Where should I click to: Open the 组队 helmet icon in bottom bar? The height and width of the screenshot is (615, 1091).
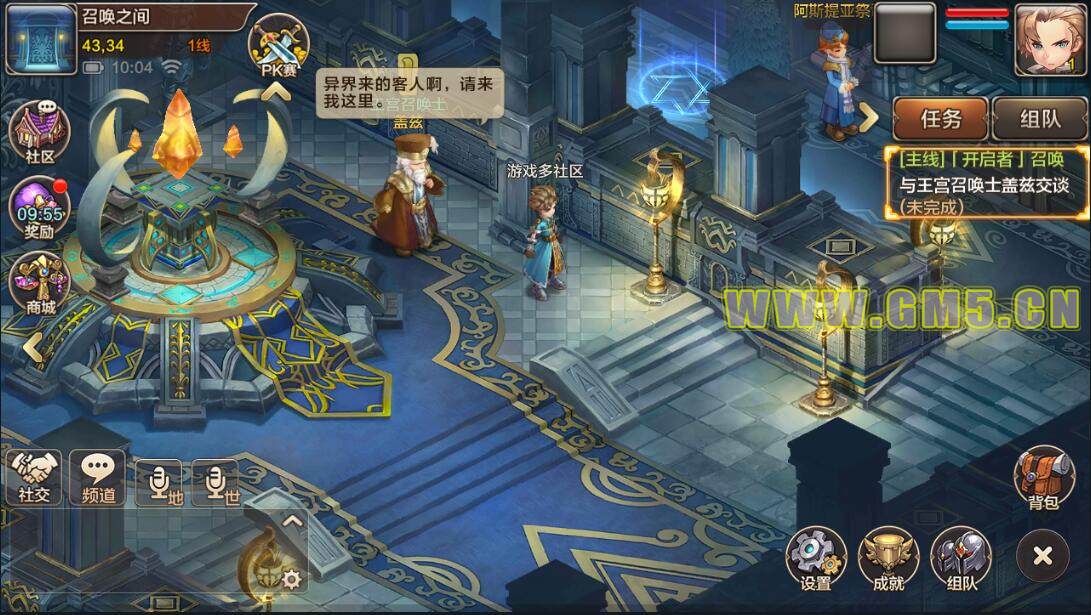[961, 558]
